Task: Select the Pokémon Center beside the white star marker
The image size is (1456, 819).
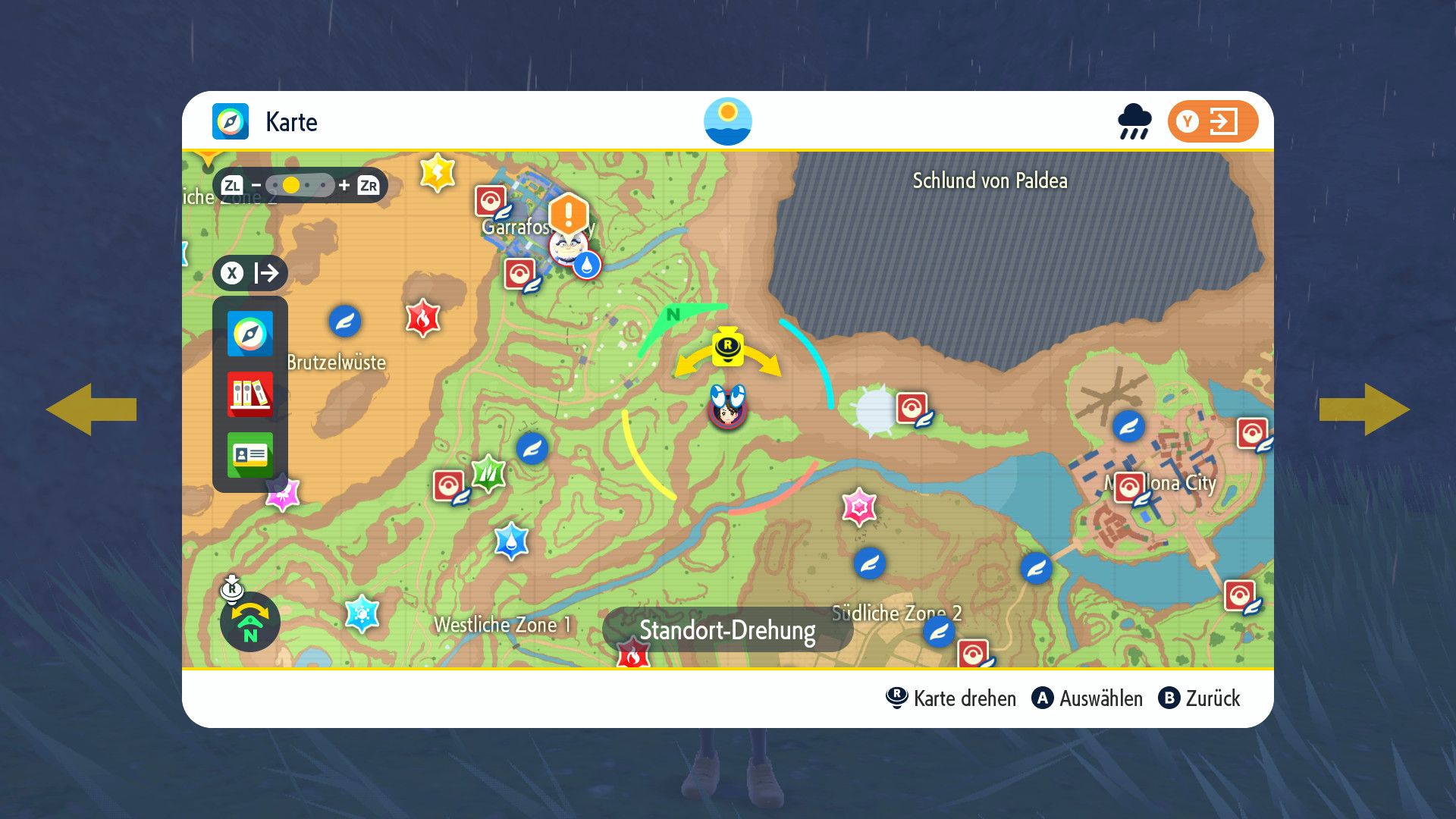Action: pyautogui.click(x=912, y=408)
